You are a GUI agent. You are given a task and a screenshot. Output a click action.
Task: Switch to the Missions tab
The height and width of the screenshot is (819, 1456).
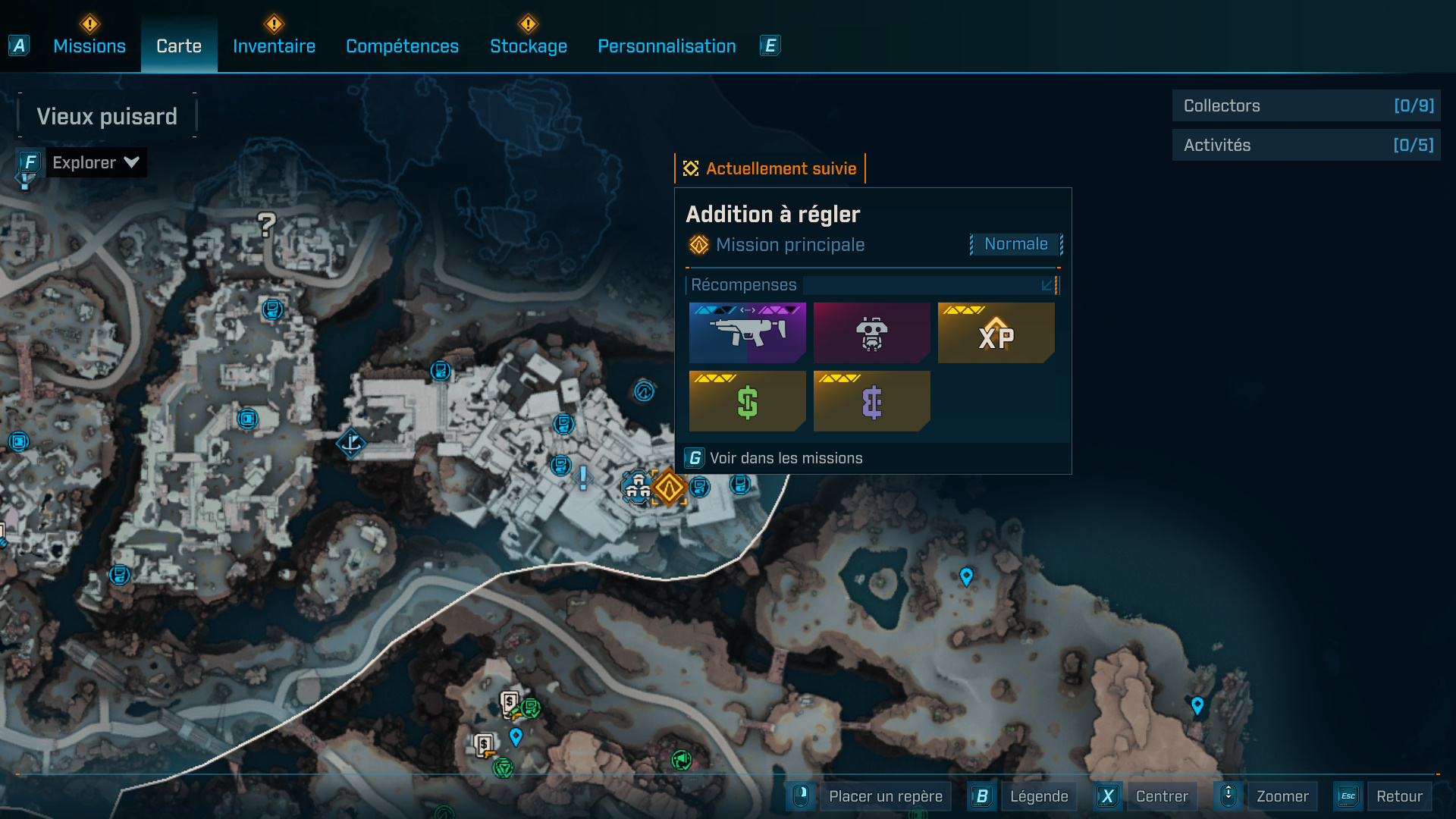[x=89, y=46]
